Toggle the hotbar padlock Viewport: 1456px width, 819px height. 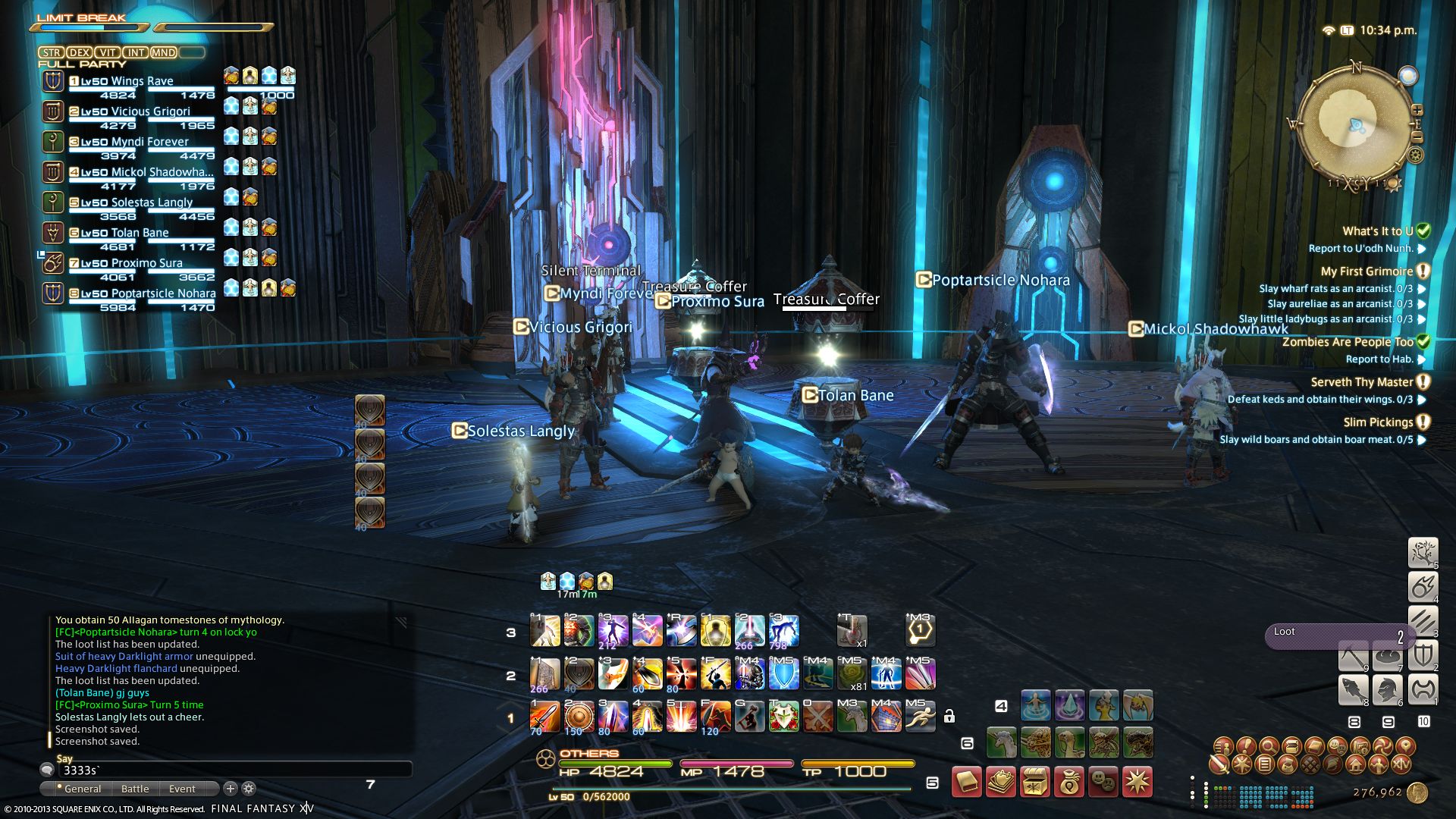coord(949,715)
